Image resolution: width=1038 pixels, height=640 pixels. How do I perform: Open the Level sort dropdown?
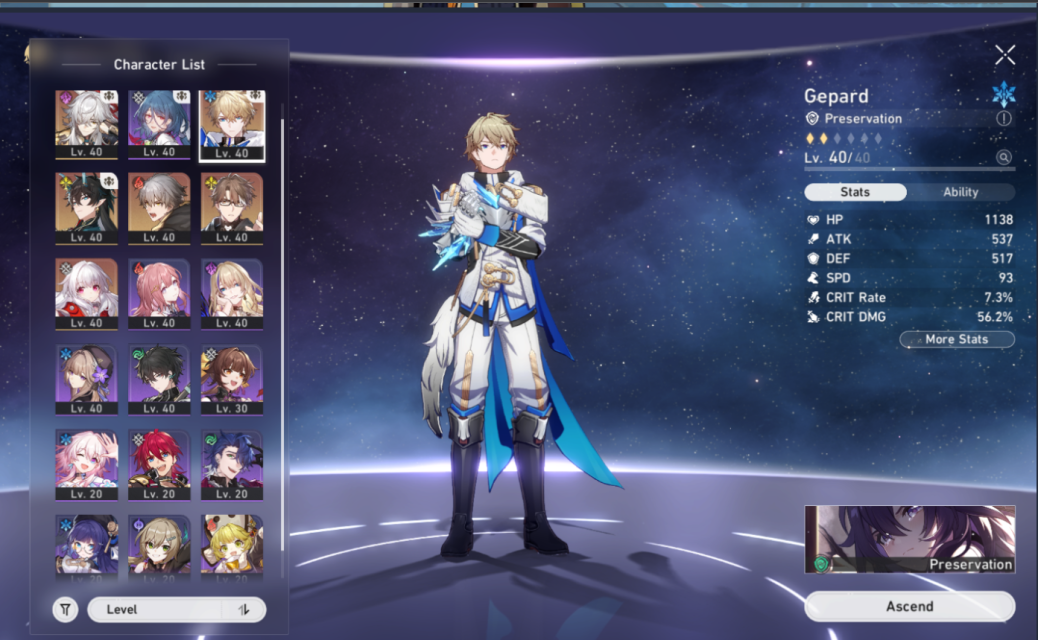tap(155, 609)
